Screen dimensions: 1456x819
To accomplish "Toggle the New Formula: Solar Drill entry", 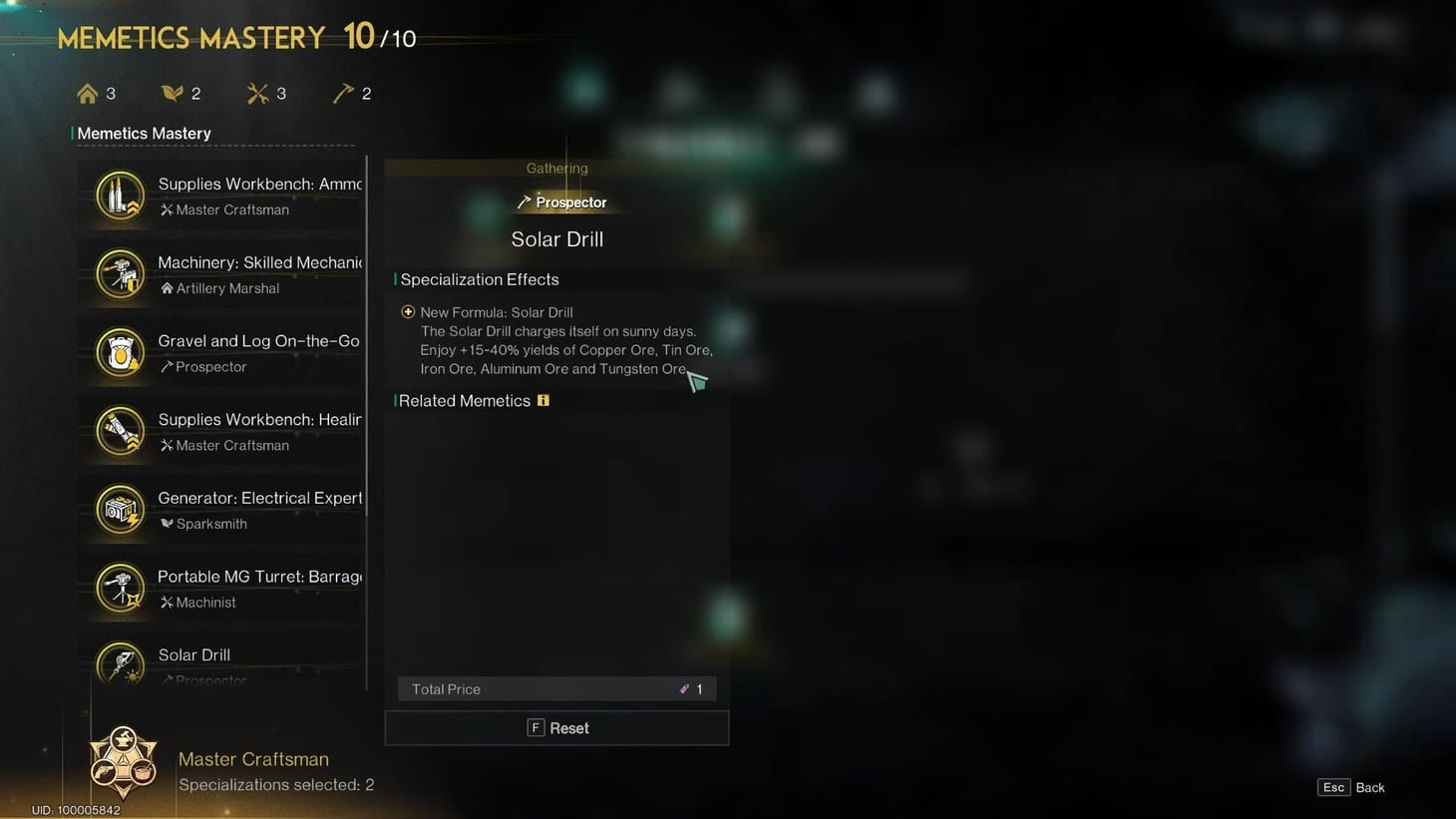I will [x=408, y=311].
